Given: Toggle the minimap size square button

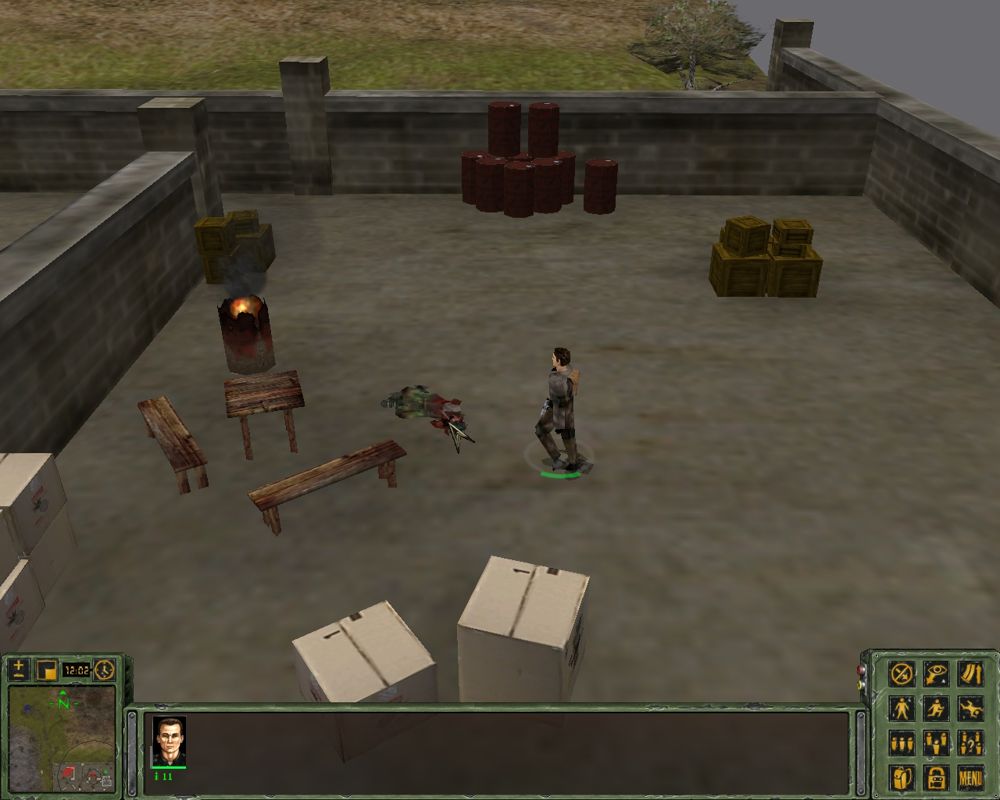Looking at the screenshot, I should point(45,669).
